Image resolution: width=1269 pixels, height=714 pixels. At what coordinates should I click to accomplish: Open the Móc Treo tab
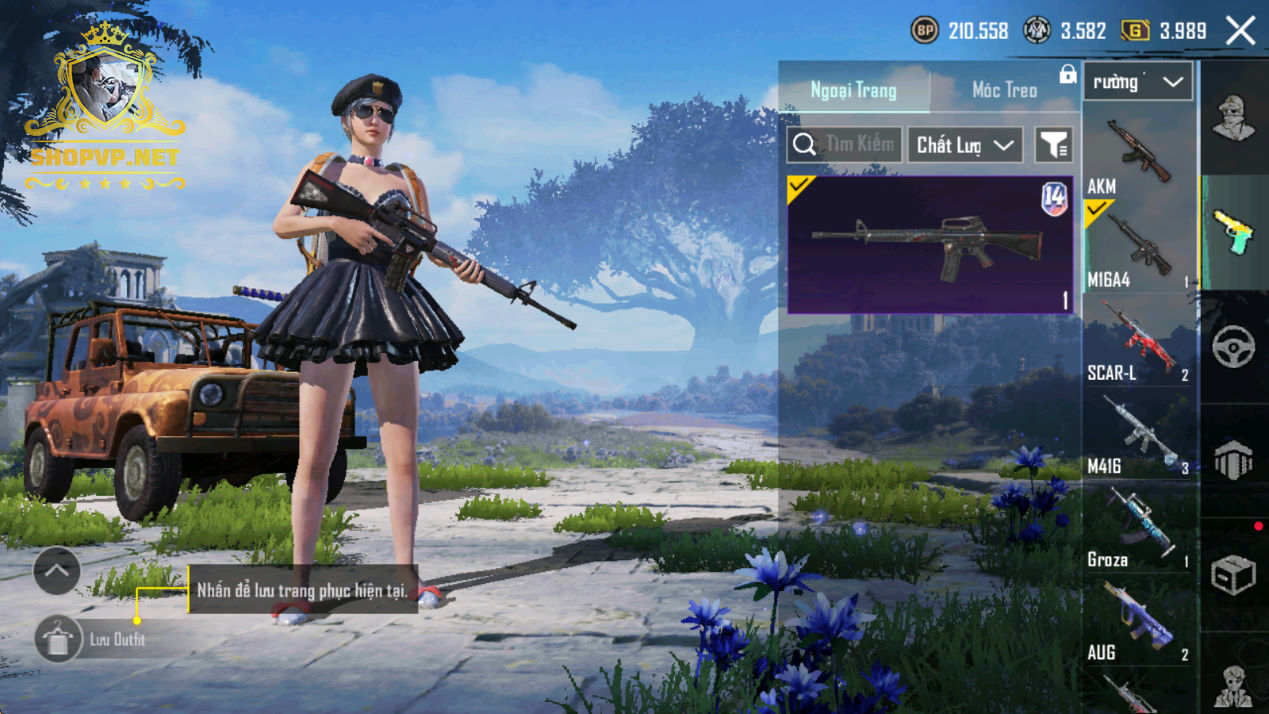click(x=1004, y=91)
